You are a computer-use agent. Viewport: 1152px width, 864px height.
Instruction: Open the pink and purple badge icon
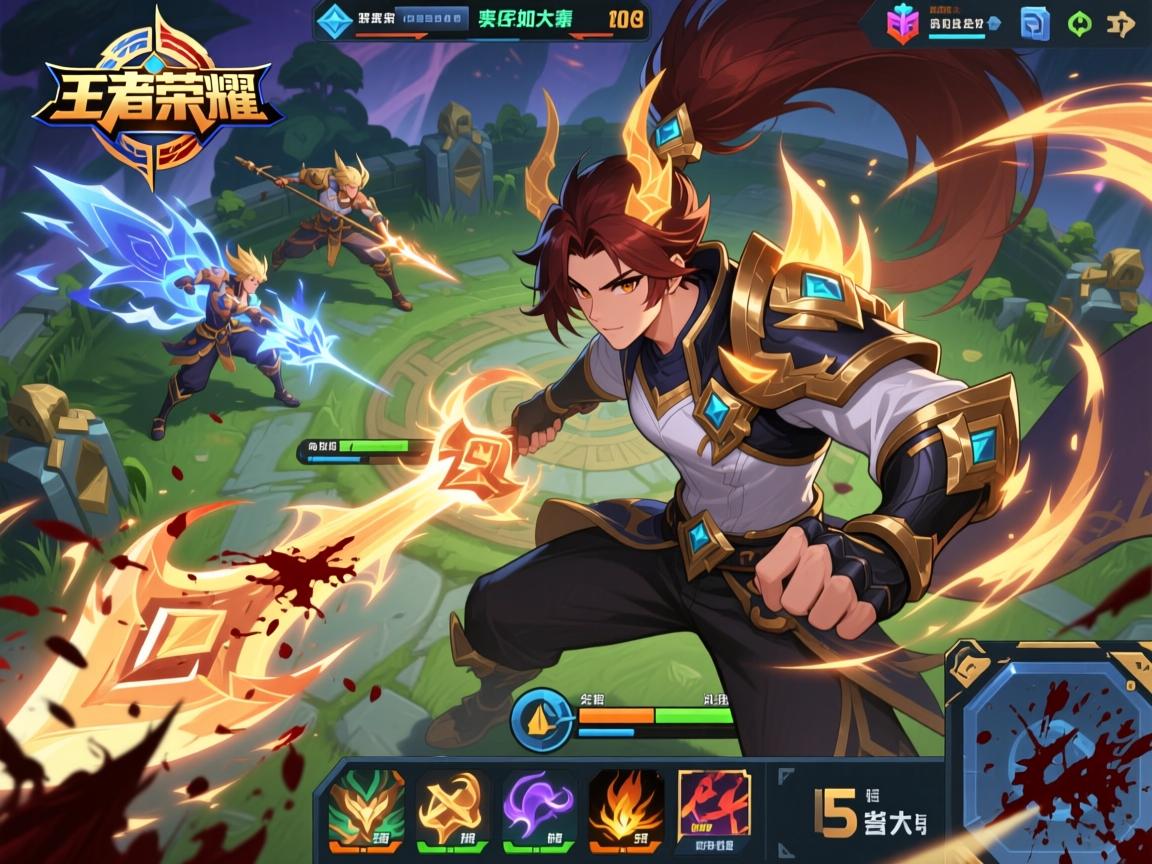tap(903, 24)
